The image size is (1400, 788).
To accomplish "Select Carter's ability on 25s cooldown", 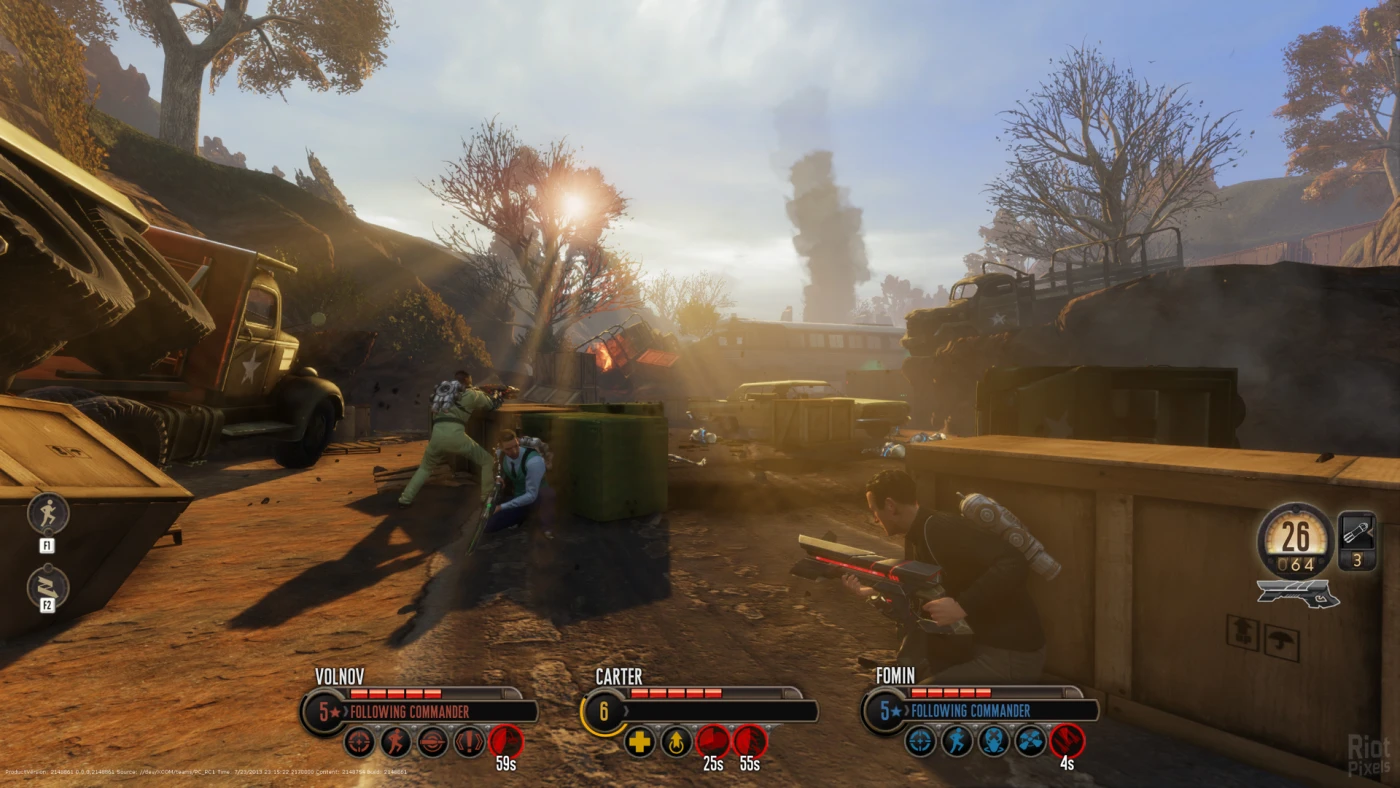I will click(713, 742).
